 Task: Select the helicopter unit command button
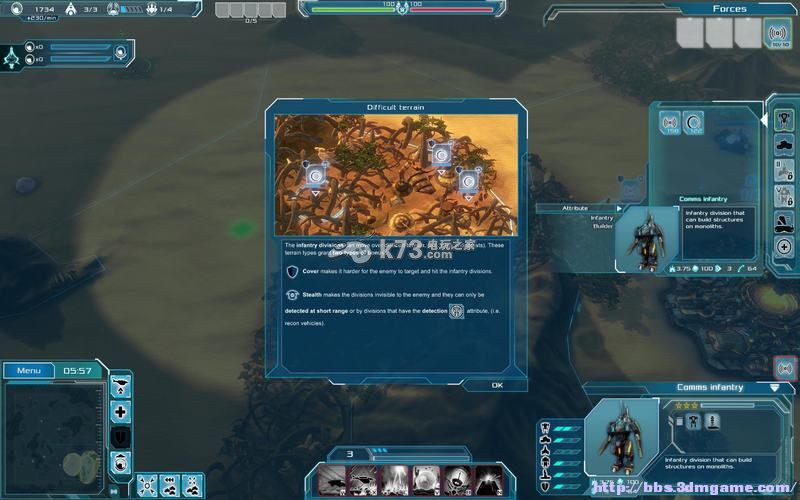121,385
